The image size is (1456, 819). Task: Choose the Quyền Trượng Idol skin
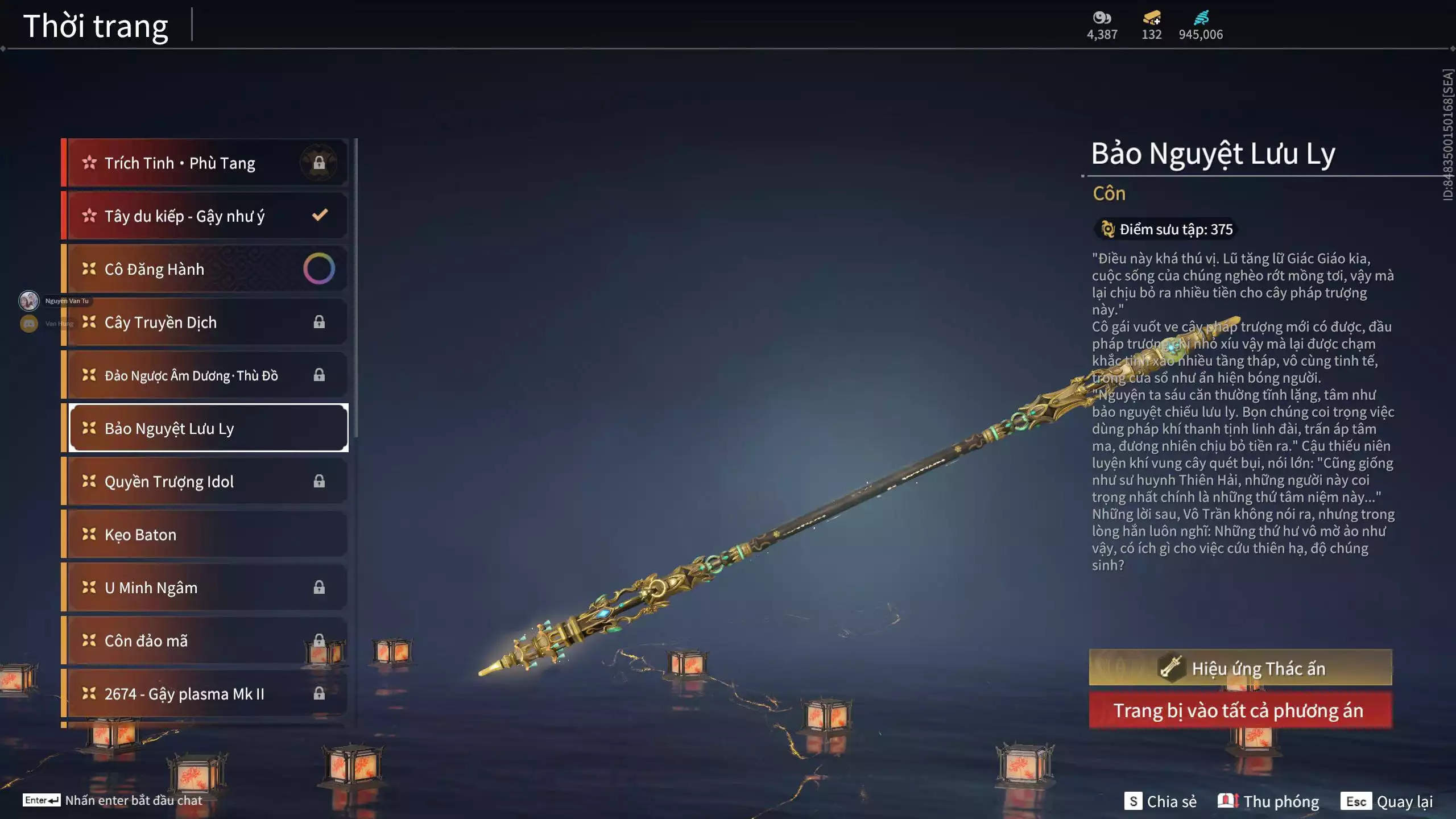(205, 482)
